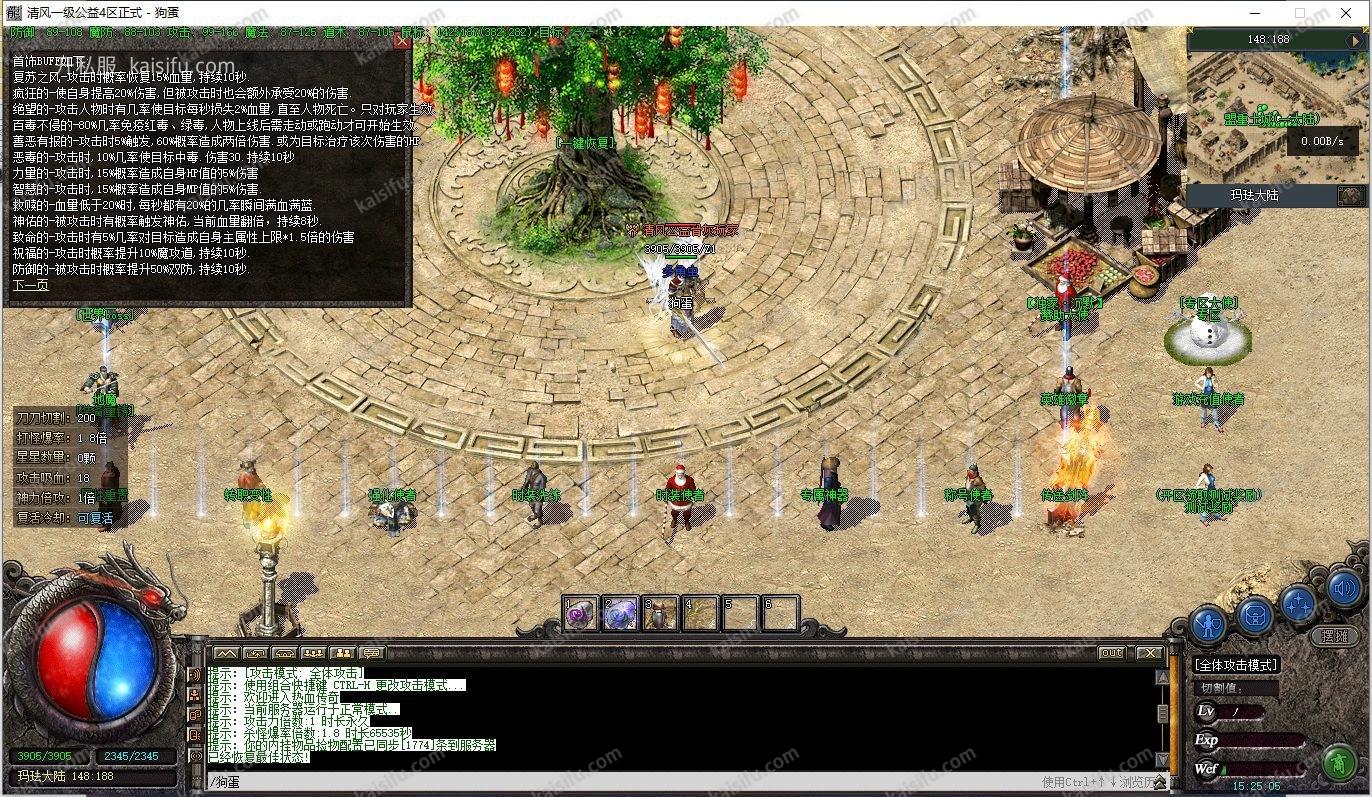Open the bag inventory round button
This screenshot has width=1372, height=797.
[x=1254, y=616]
